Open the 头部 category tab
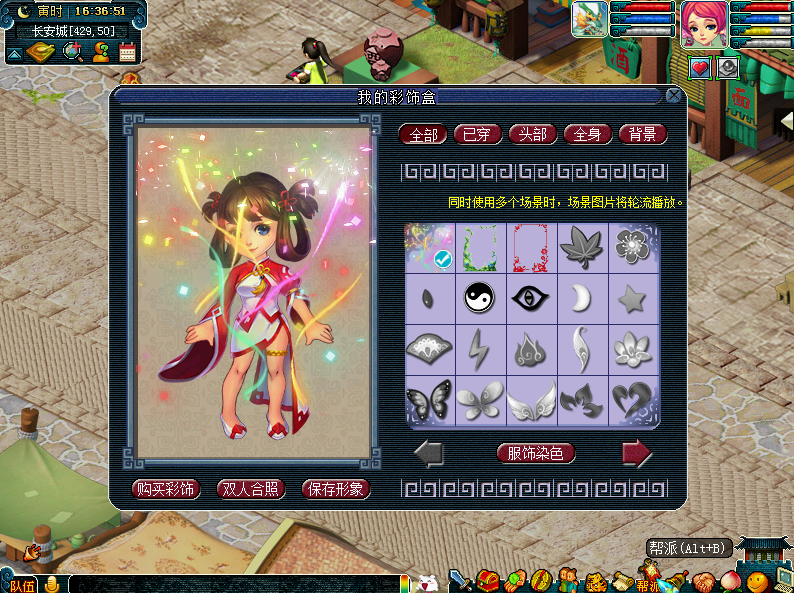The width and height of the screenshot is (794, 593). pos(533,134)
